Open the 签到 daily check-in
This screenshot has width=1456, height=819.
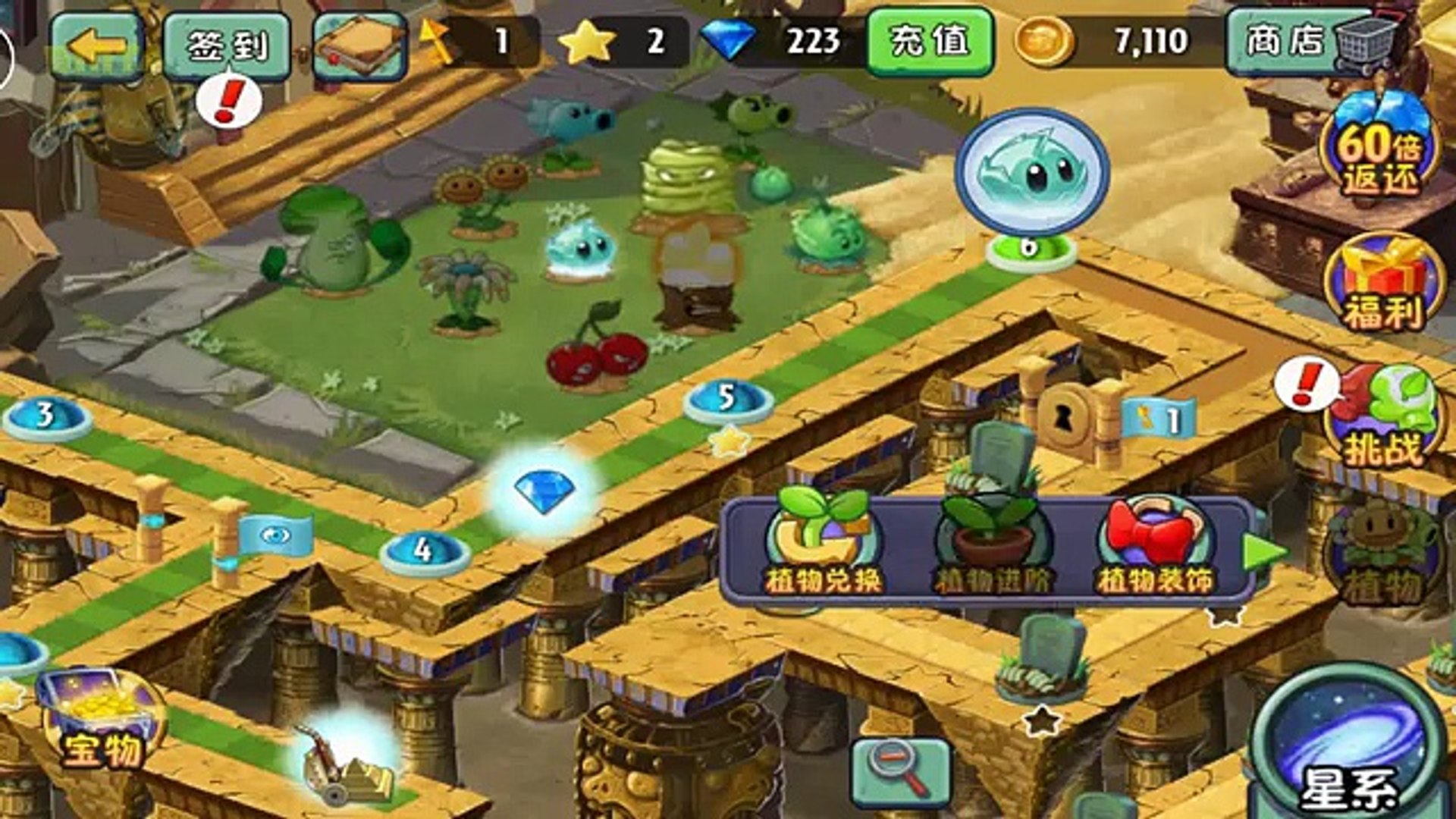[227, 46]
